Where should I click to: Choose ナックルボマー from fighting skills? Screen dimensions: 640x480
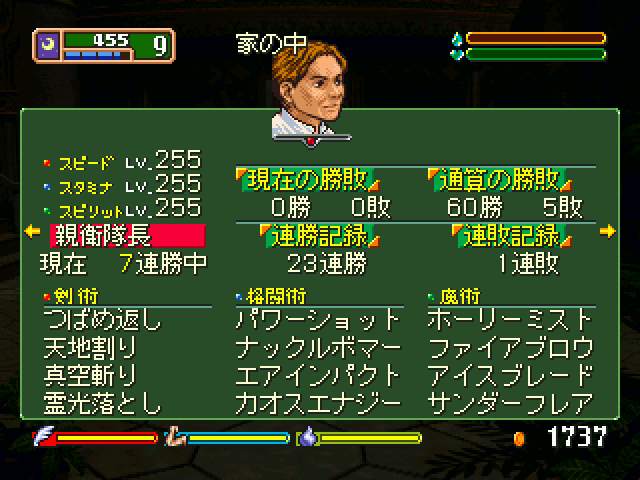[319, 349]
